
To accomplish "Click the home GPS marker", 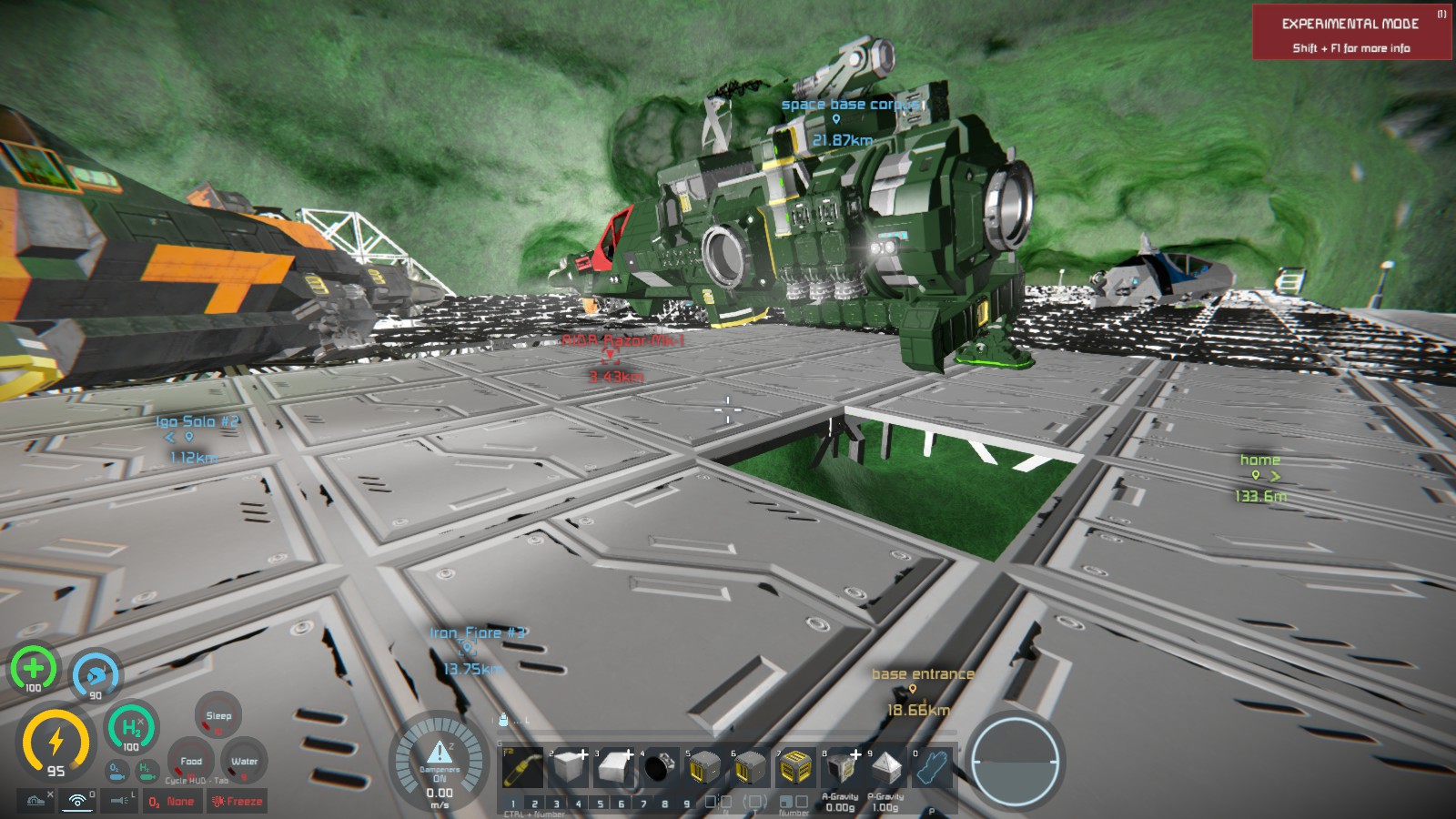I will pyautogui.click(x=1259, y=476).
